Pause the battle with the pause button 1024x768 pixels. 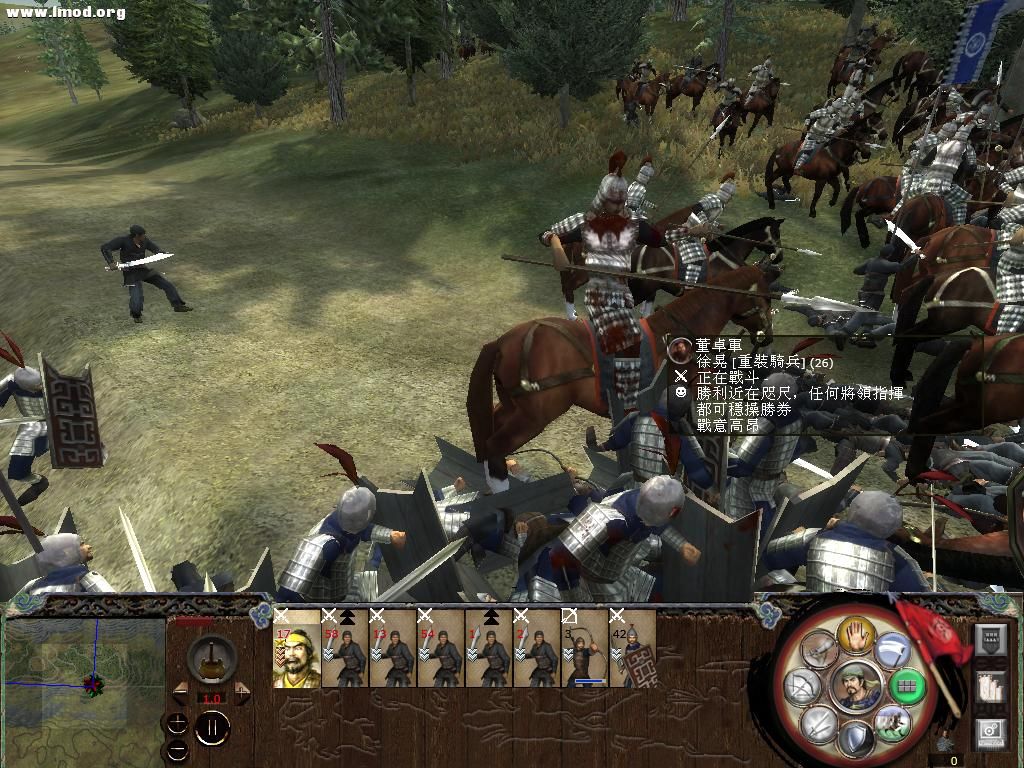(212, 729)
